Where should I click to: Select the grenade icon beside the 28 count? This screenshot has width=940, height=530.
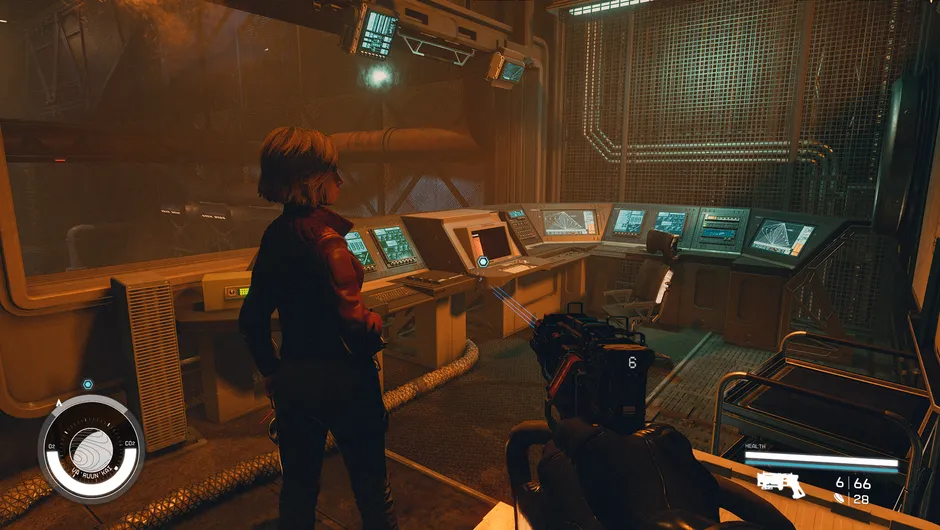coord(840,499)
